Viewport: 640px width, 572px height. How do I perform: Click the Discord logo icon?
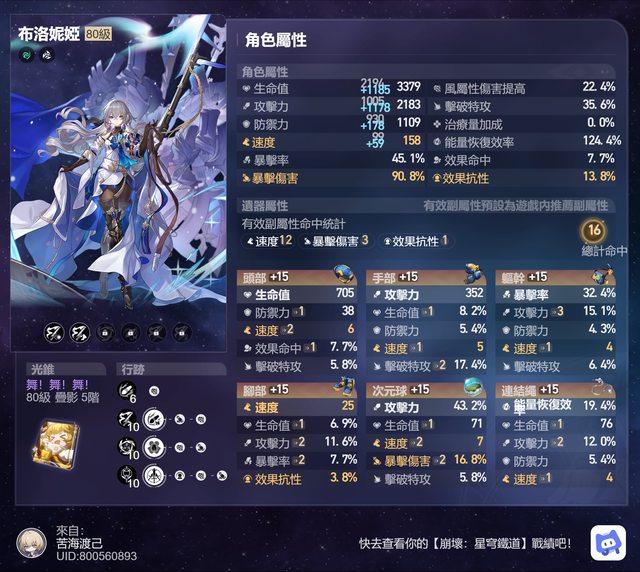pyautogui.click(x=607, y=541)
